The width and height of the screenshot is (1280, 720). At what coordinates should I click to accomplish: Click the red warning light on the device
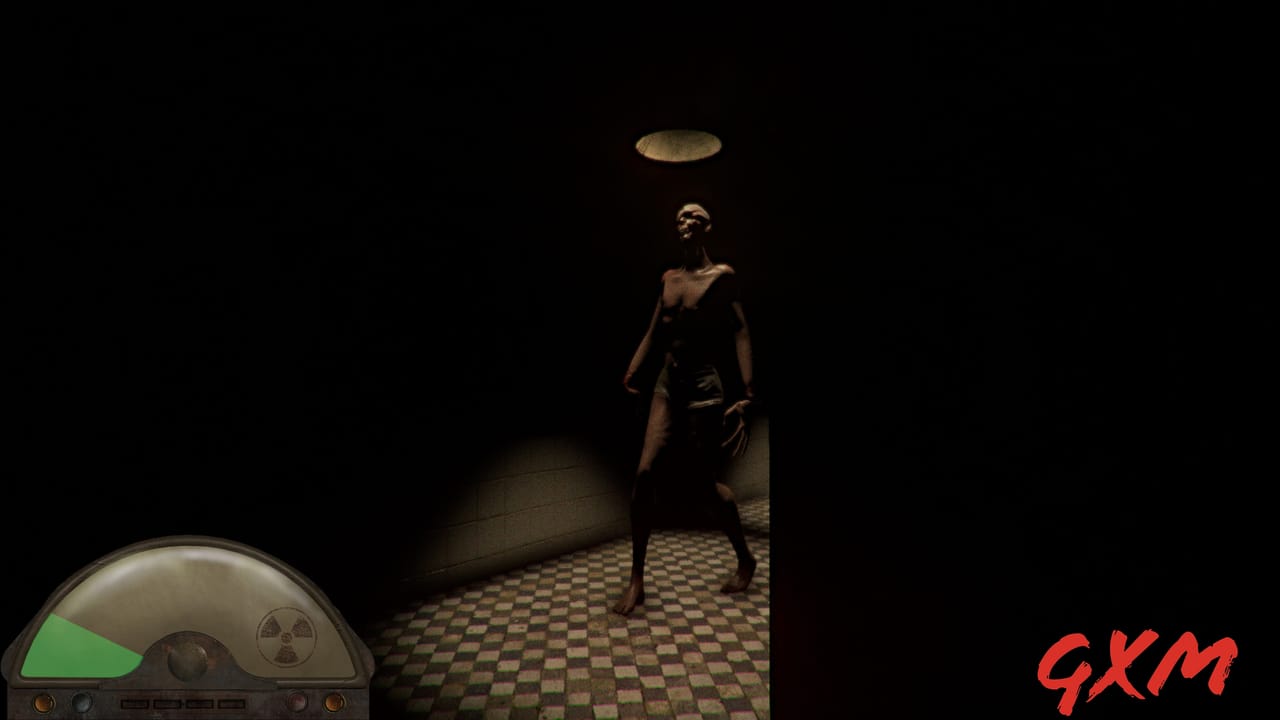(297, 701)
